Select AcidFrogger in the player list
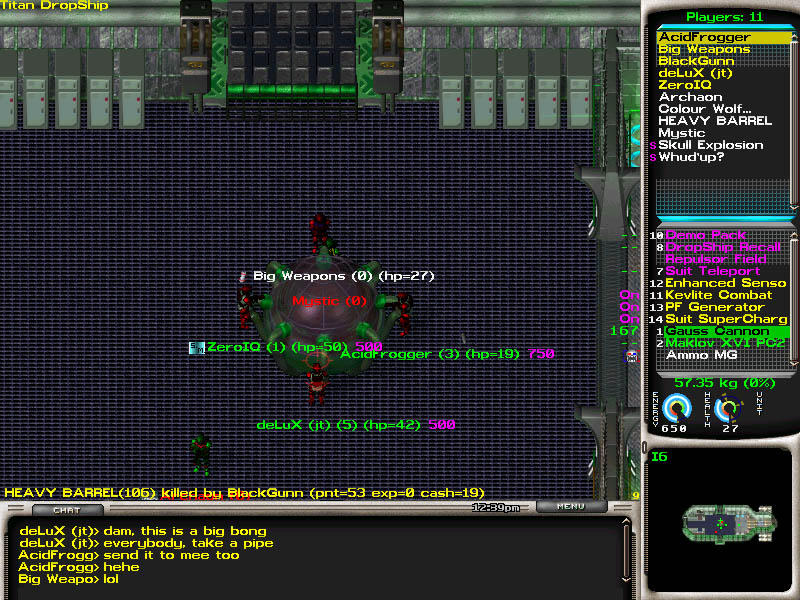The height and width of the screenshot is (600, 800). coord(704,37)
